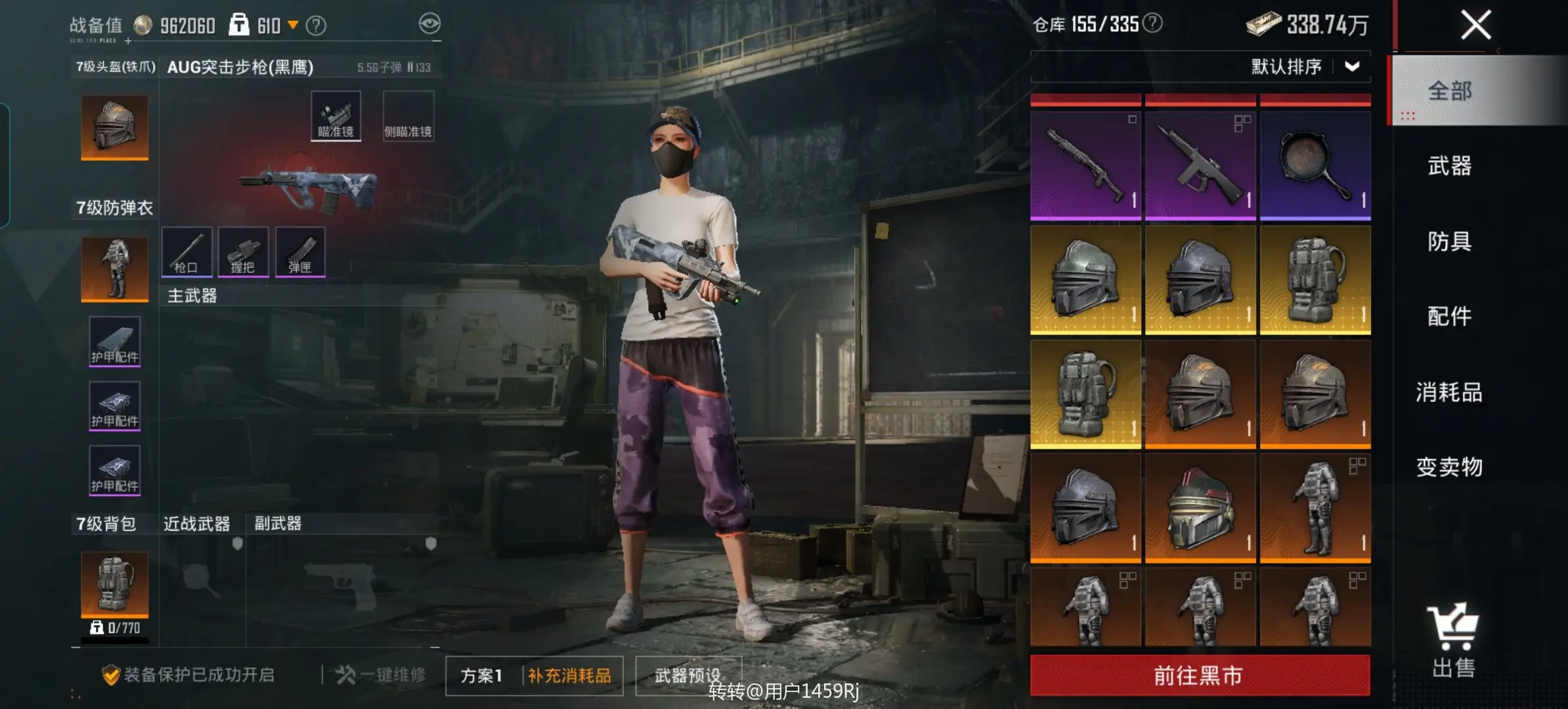
Task: Switch to the 变卖物 sellables tab
Action: click(x=1449, y=467)
